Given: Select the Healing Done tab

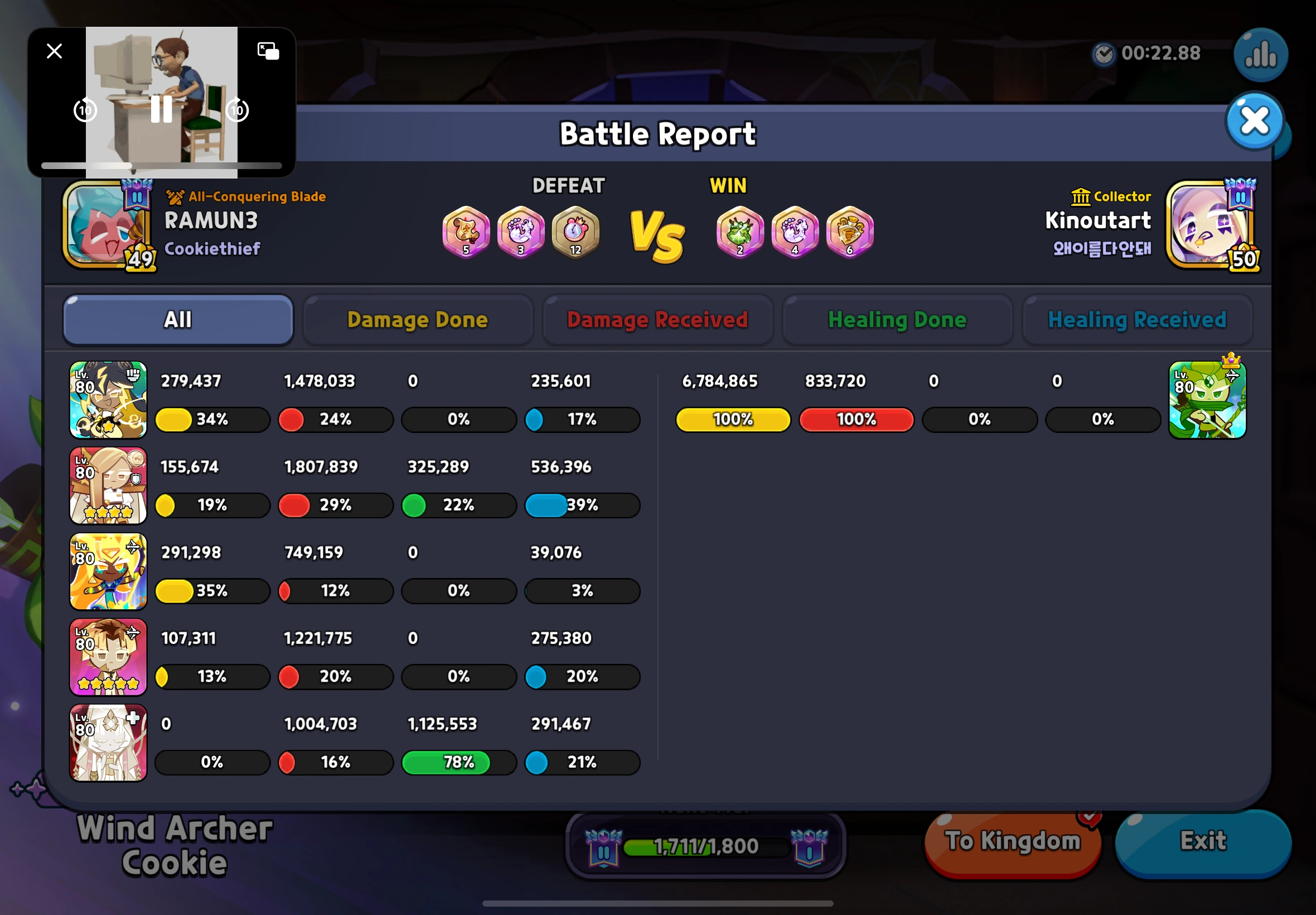Looking at the screenshot, I should click(897, 320).
